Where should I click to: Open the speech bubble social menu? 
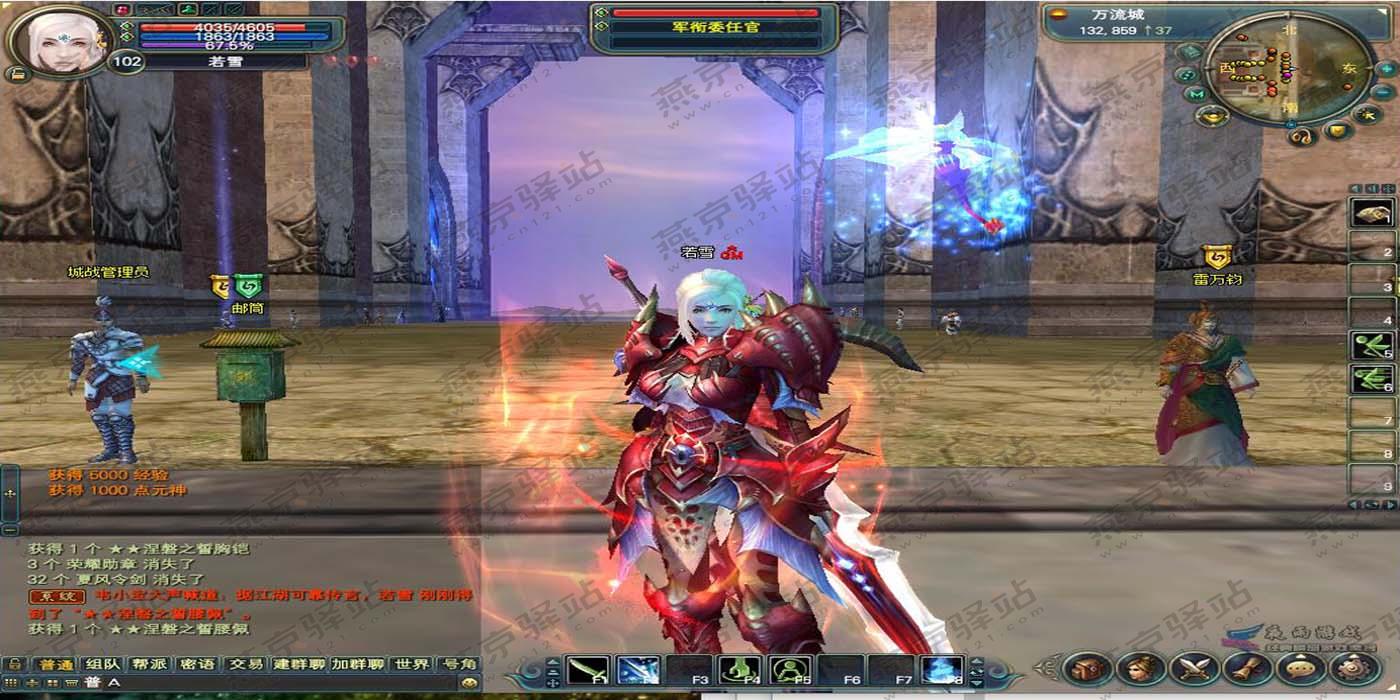click(1300, 668)
